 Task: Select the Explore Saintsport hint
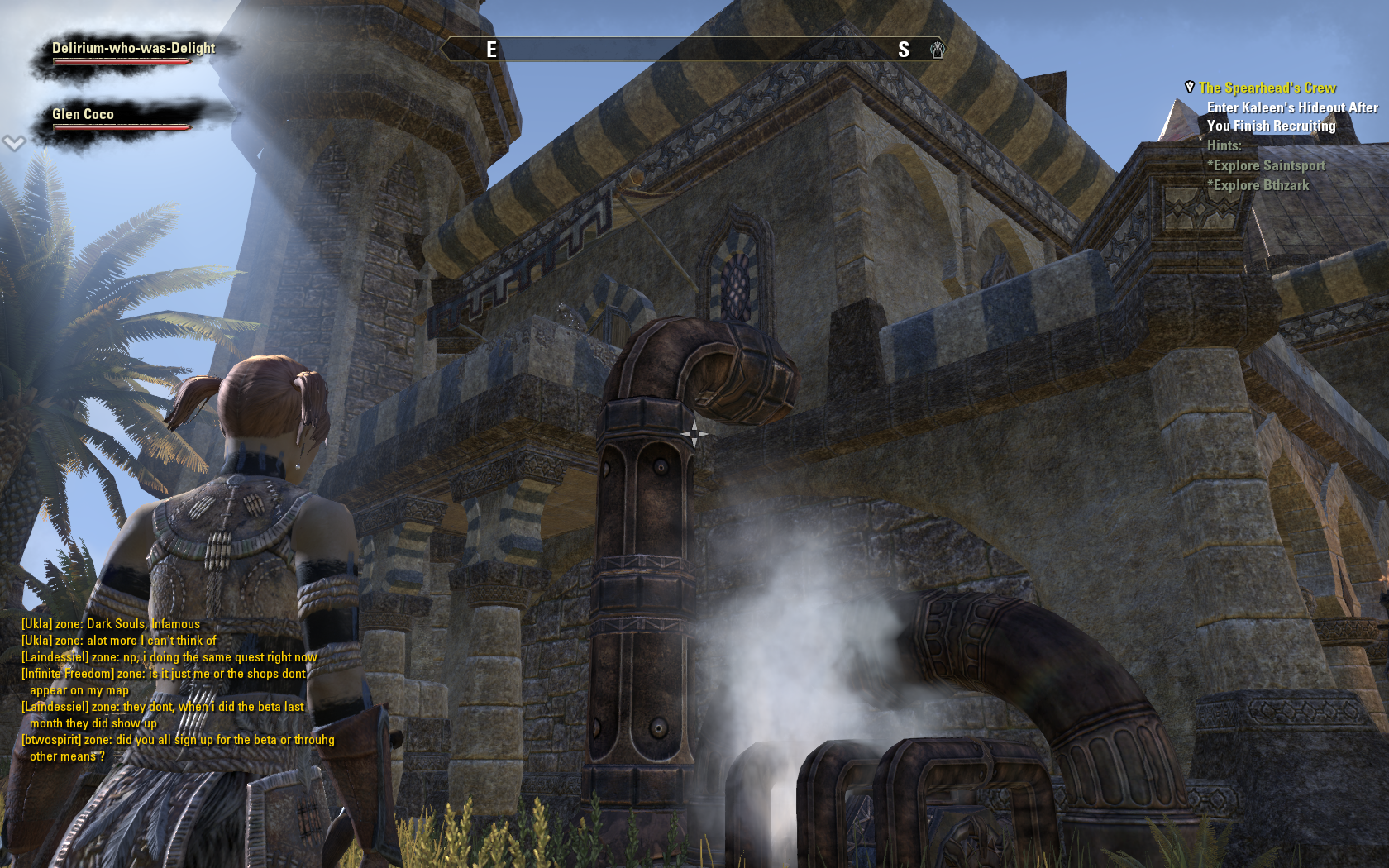click(1266, 165)
